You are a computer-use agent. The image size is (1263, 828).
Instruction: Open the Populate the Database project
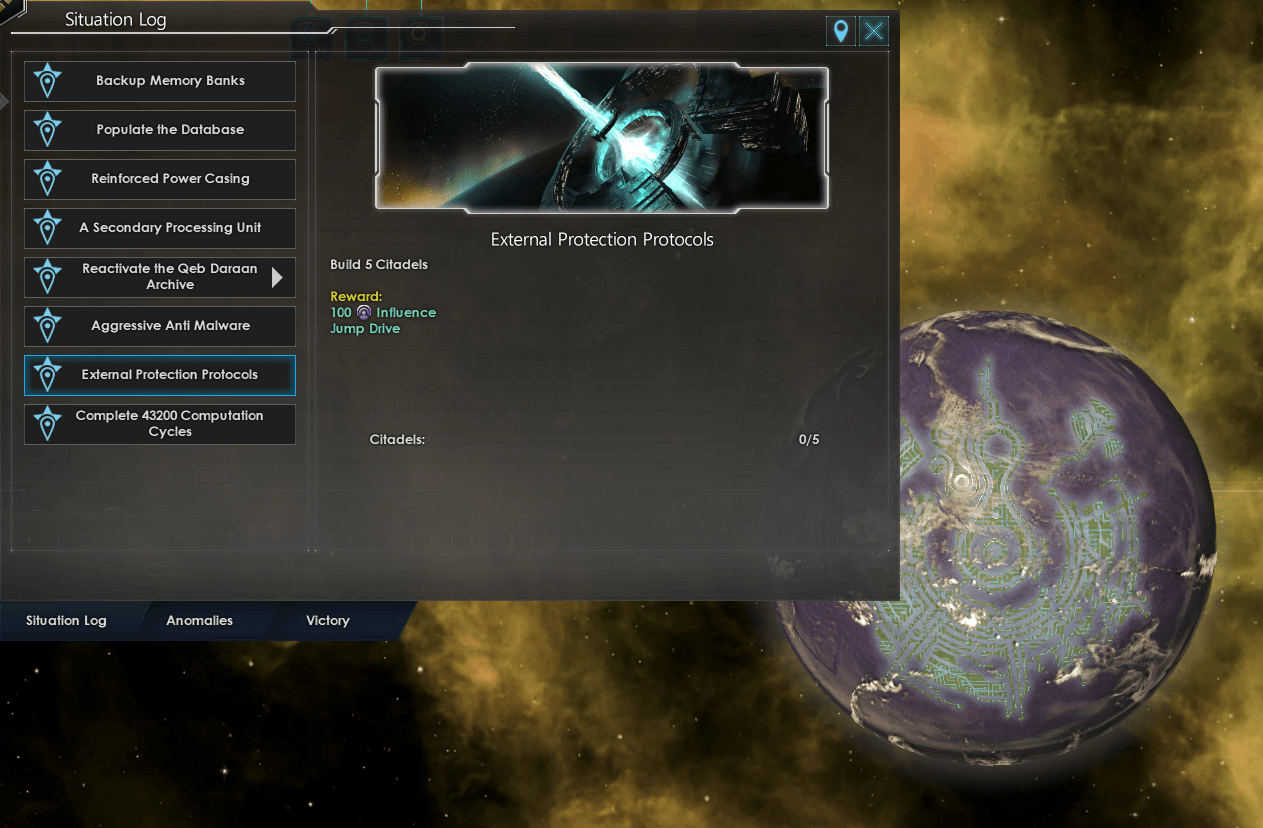tap(160, 130)
